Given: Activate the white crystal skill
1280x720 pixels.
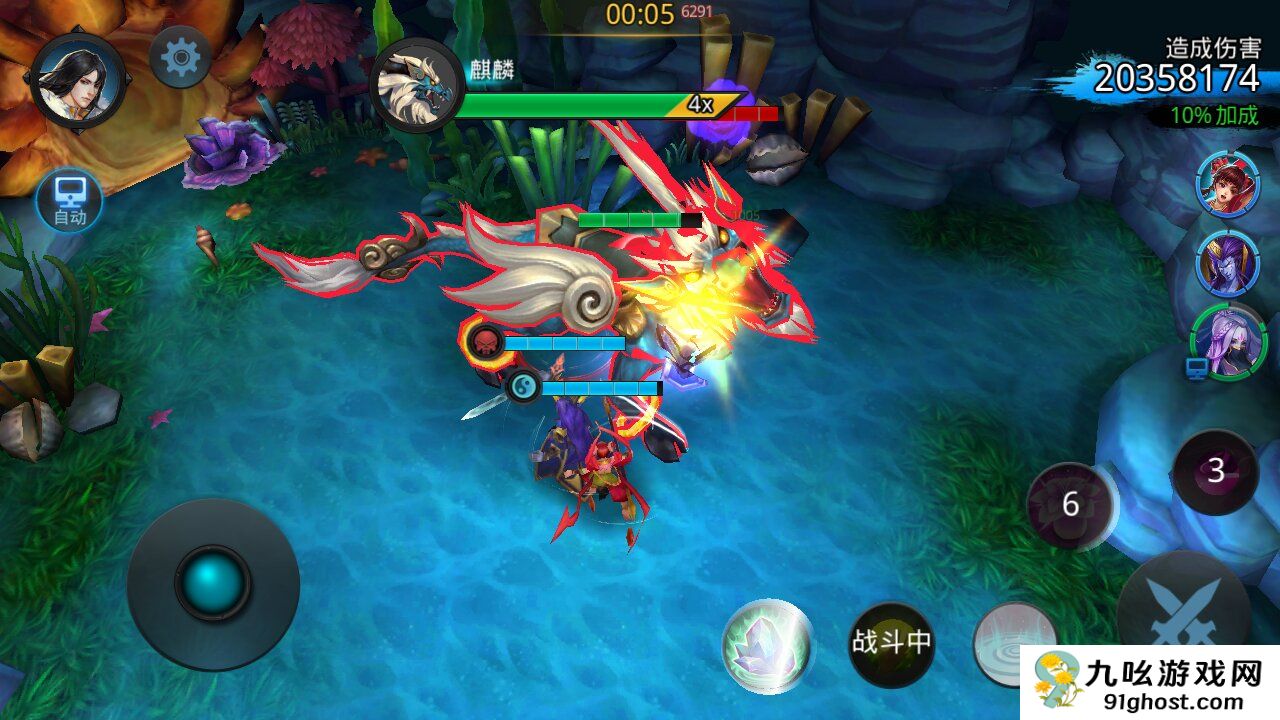Looking at the screenshot, I should point(767,646).
